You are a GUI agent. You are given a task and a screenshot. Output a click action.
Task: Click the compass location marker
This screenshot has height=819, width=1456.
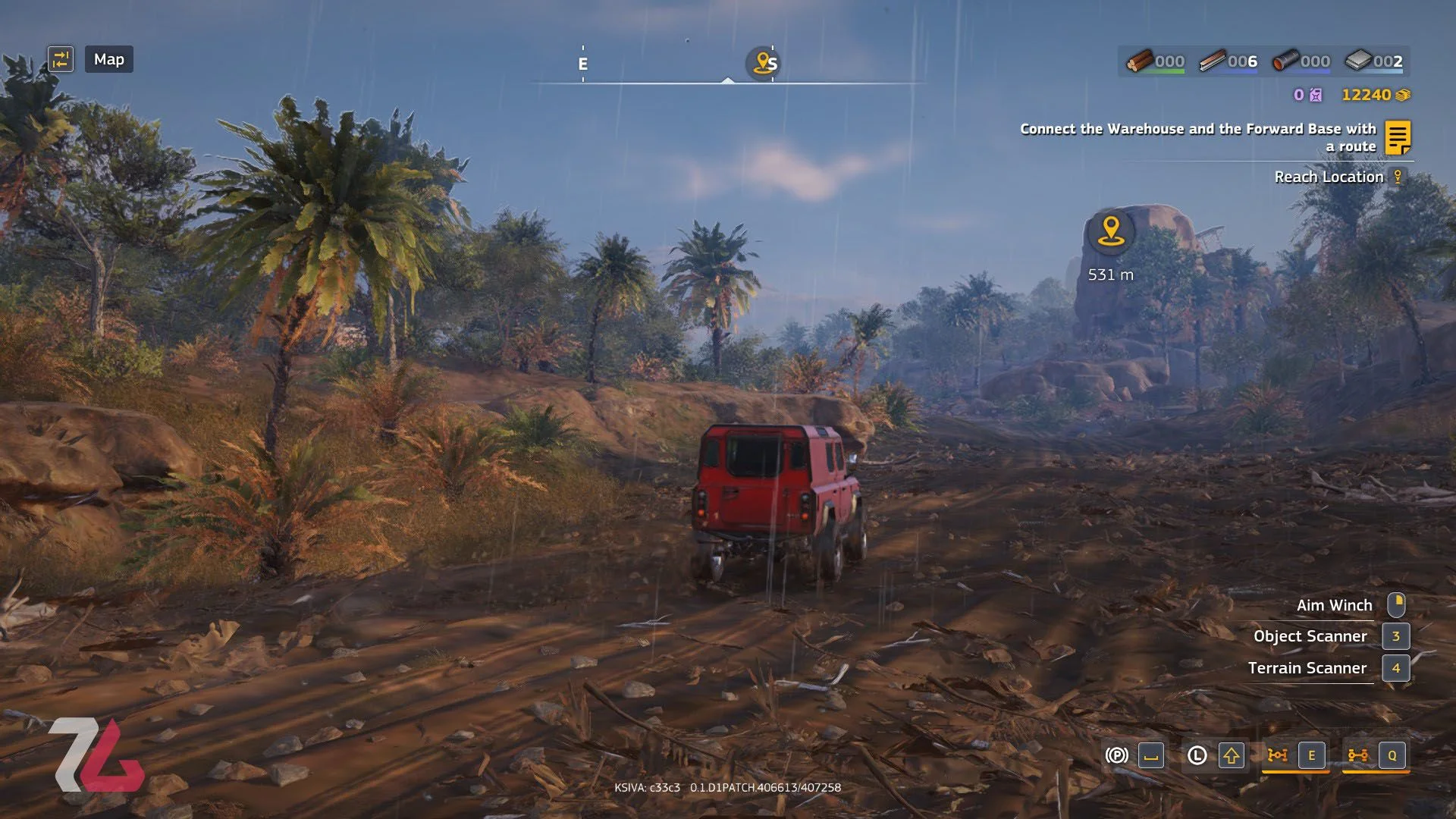762,63
